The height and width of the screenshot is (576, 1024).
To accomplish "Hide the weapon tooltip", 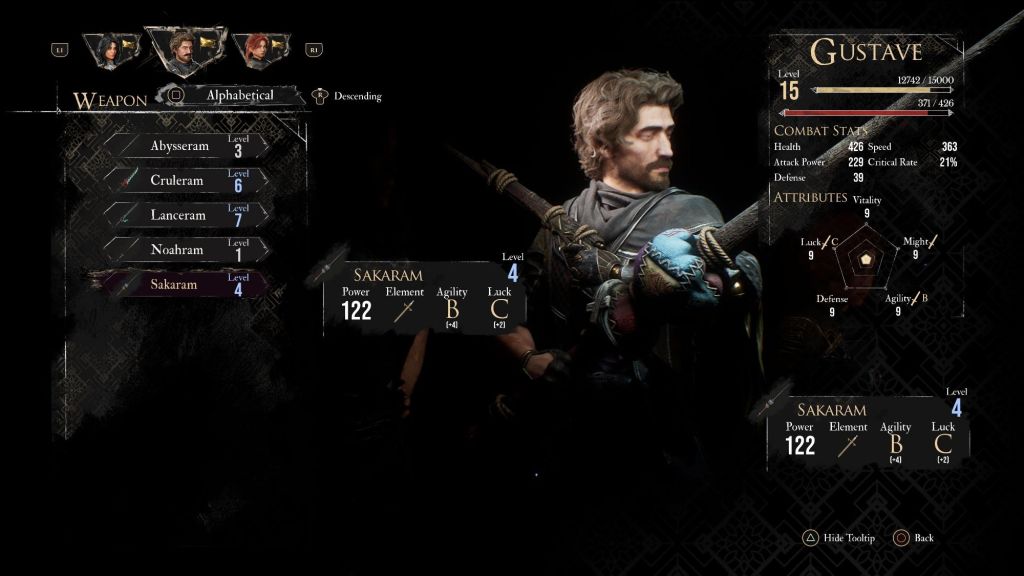I will point(838,538).
